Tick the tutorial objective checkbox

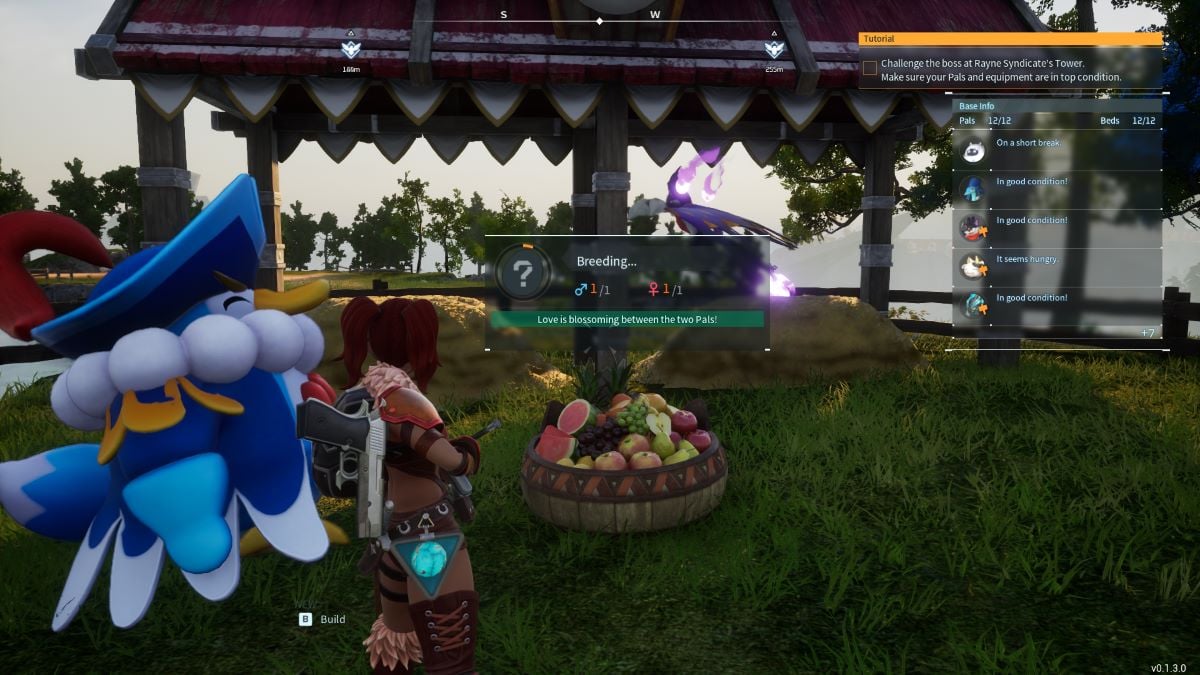(870, 69)
